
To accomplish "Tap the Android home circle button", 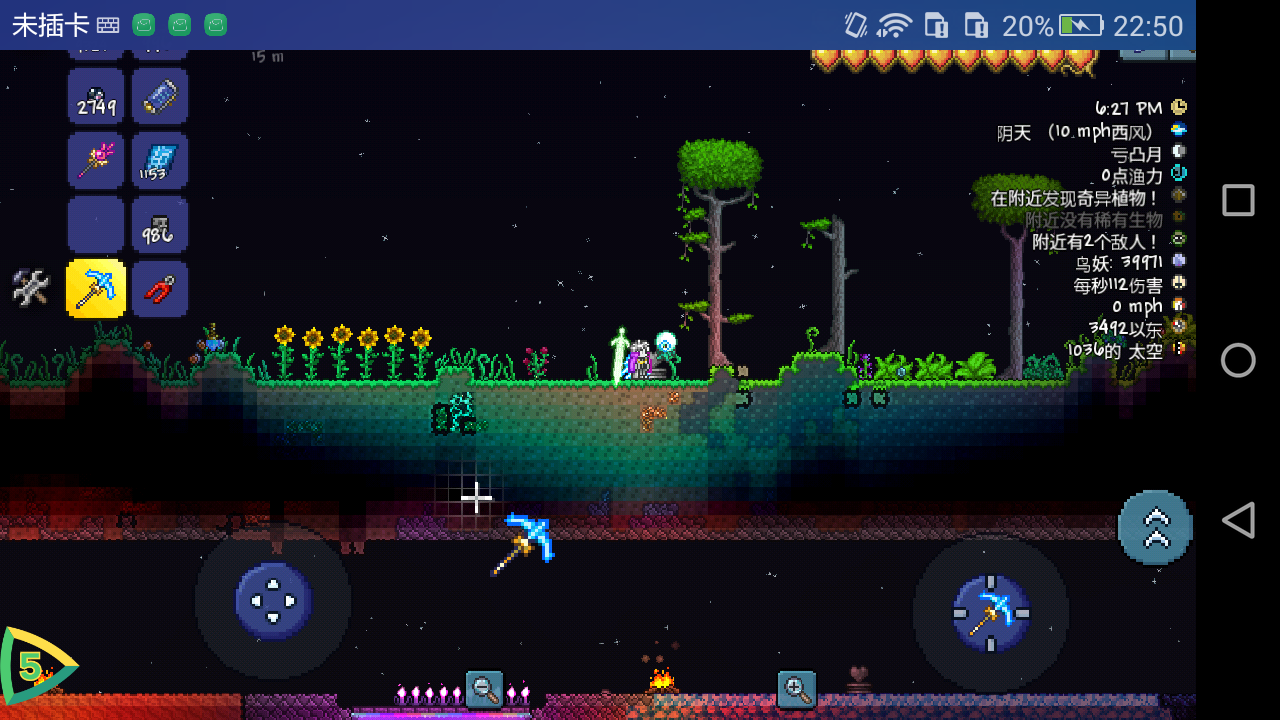I will tap(1238, 360).
